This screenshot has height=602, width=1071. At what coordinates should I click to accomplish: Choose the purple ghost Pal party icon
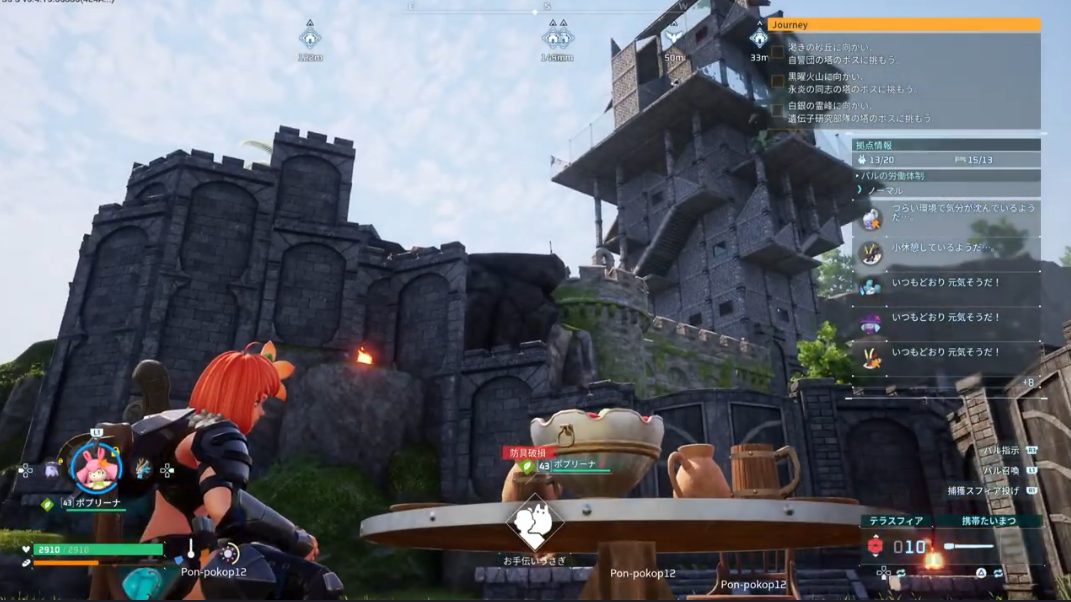51,468
